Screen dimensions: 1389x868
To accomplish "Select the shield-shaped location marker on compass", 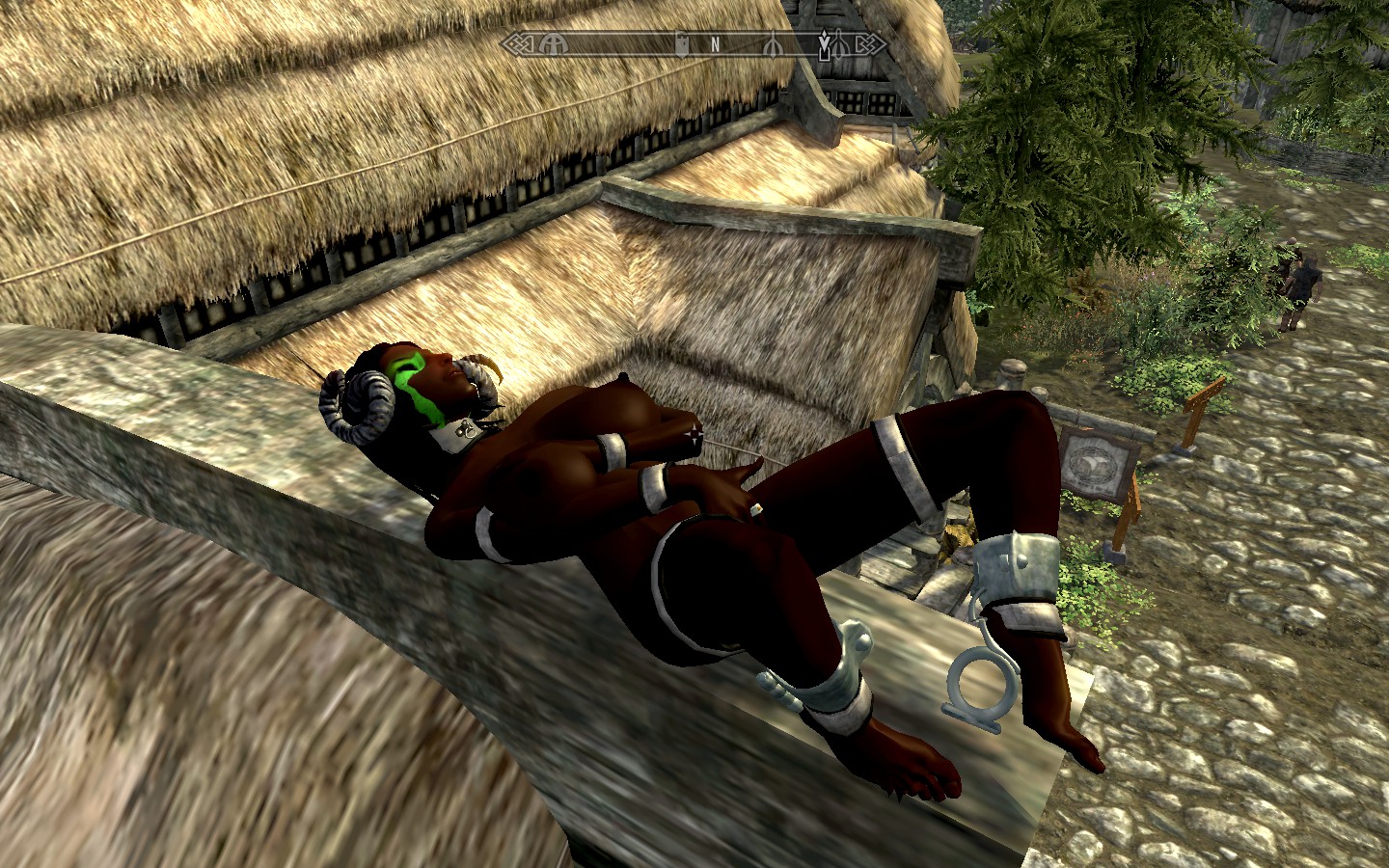I will click(x=681, y=43).
